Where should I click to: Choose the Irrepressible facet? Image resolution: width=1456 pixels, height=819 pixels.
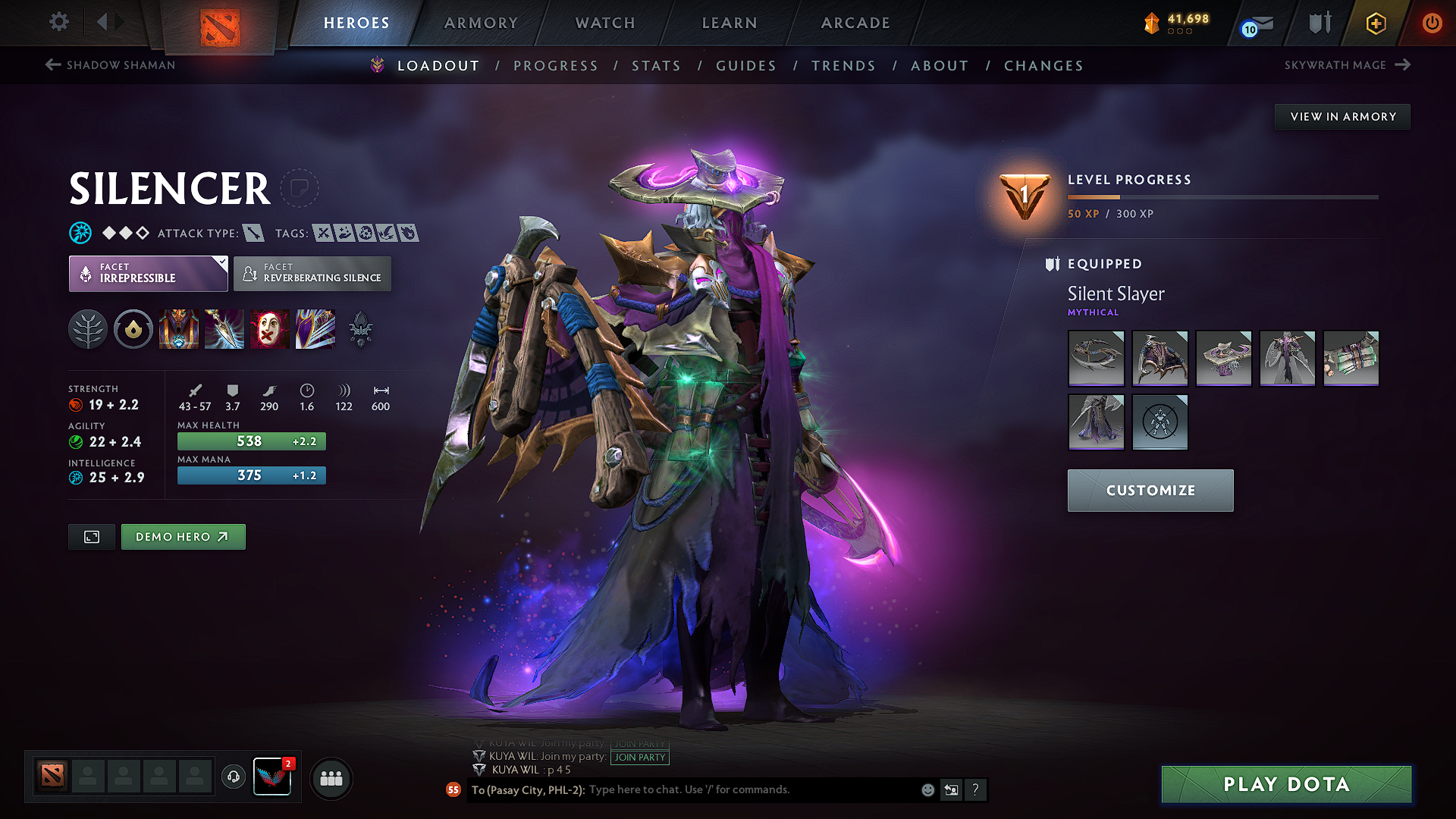[148, 274]
